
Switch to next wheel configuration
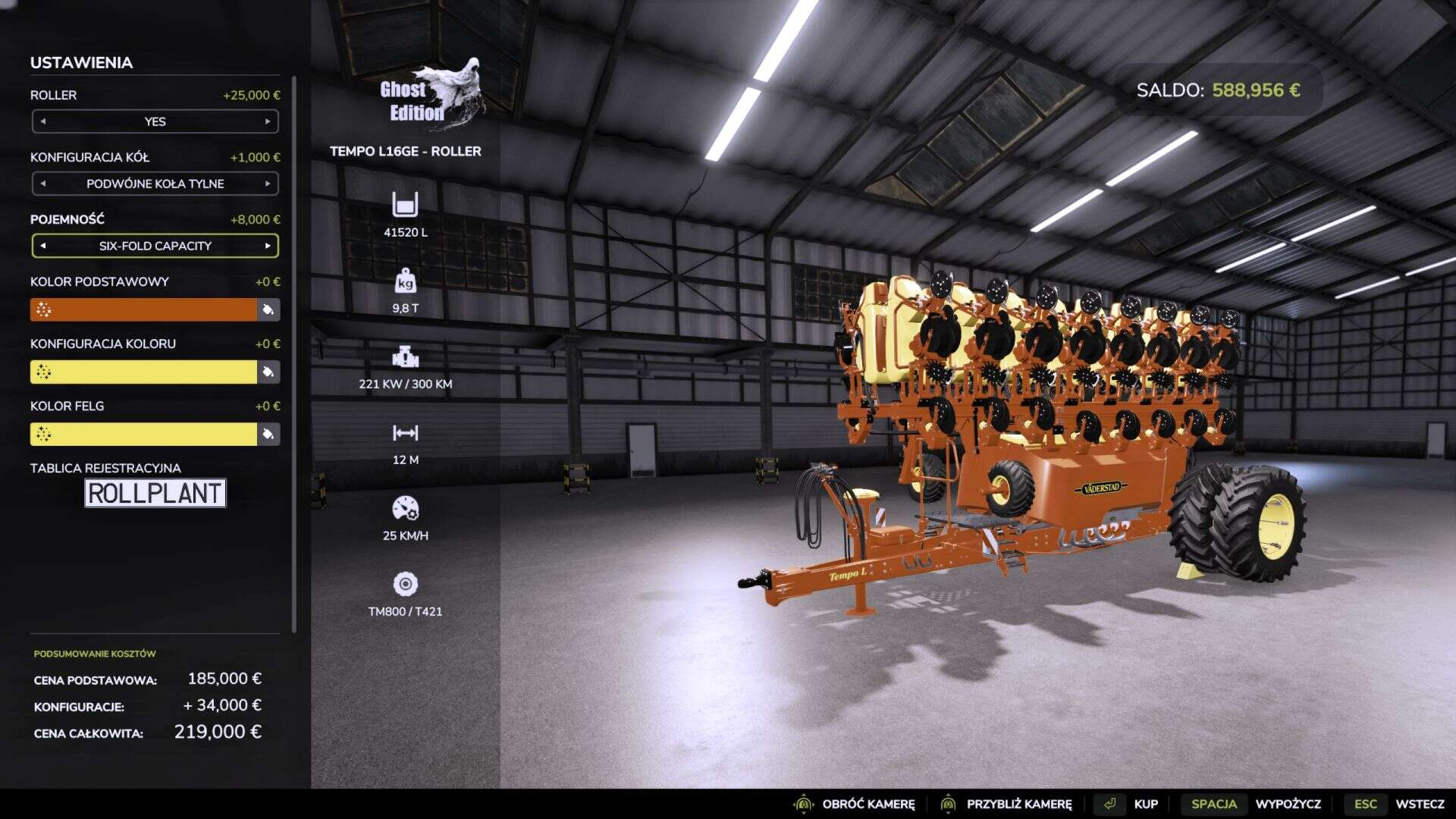[268, 184]
